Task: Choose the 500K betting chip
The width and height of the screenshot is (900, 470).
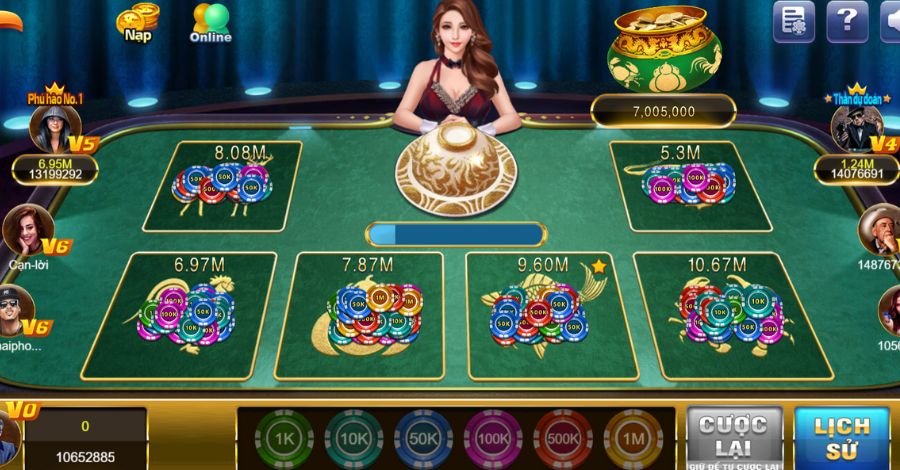Action: [x=563, y=439]
